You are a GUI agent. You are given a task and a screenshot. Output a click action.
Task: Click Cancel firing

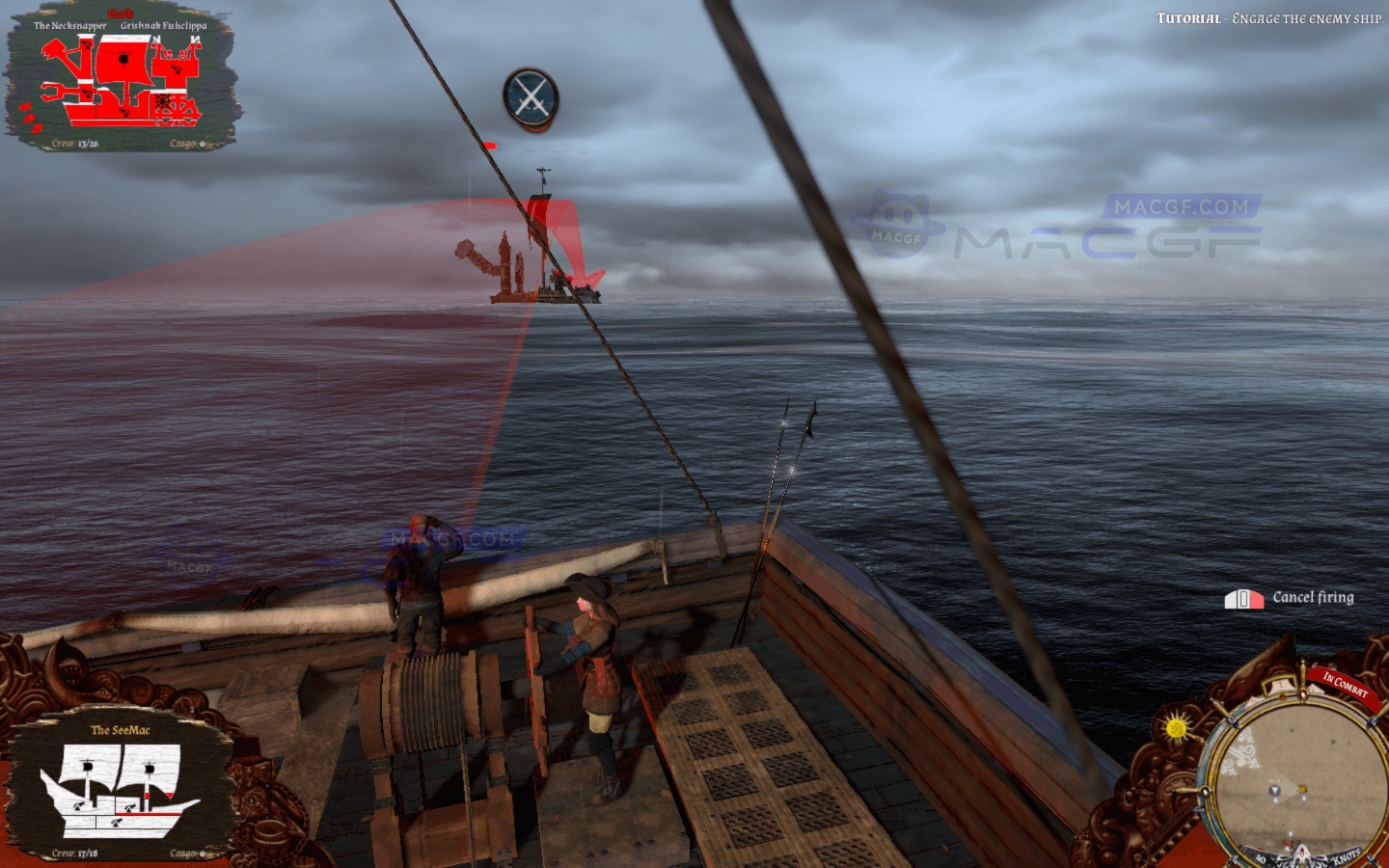tap(1312, 598)
